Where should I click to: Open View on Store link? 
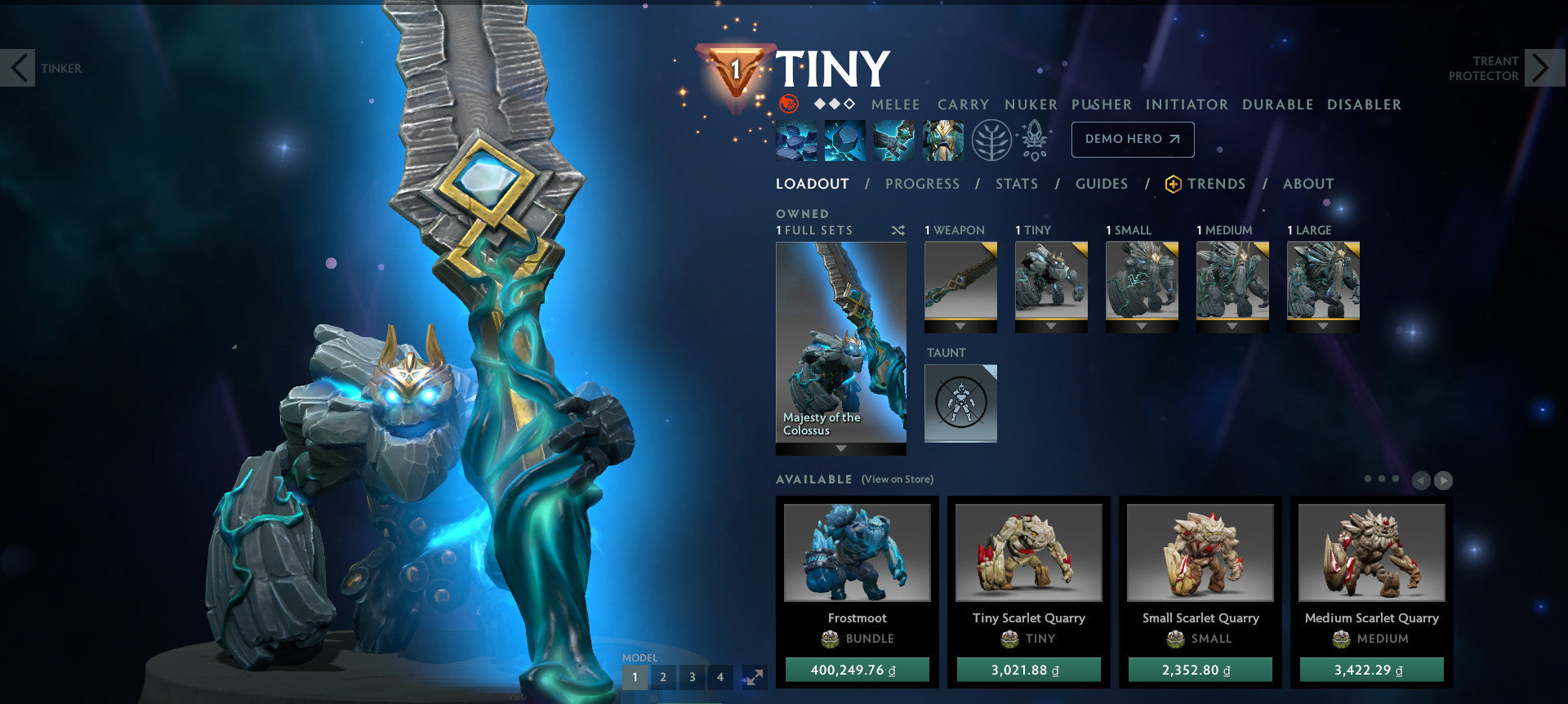pos(898,479)
